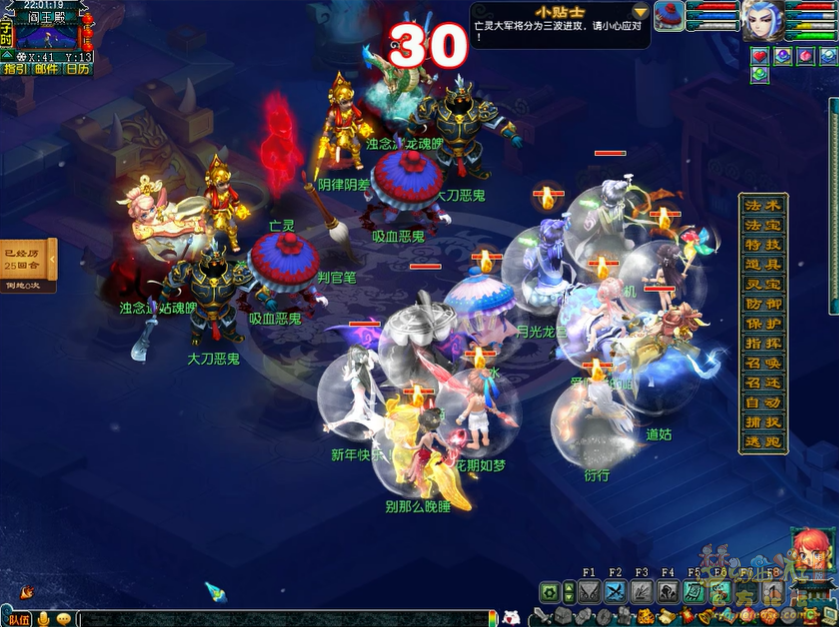Open 法宝 (Magic Treasure) battle command
839x627 pixels.
[x=763, y=224]
